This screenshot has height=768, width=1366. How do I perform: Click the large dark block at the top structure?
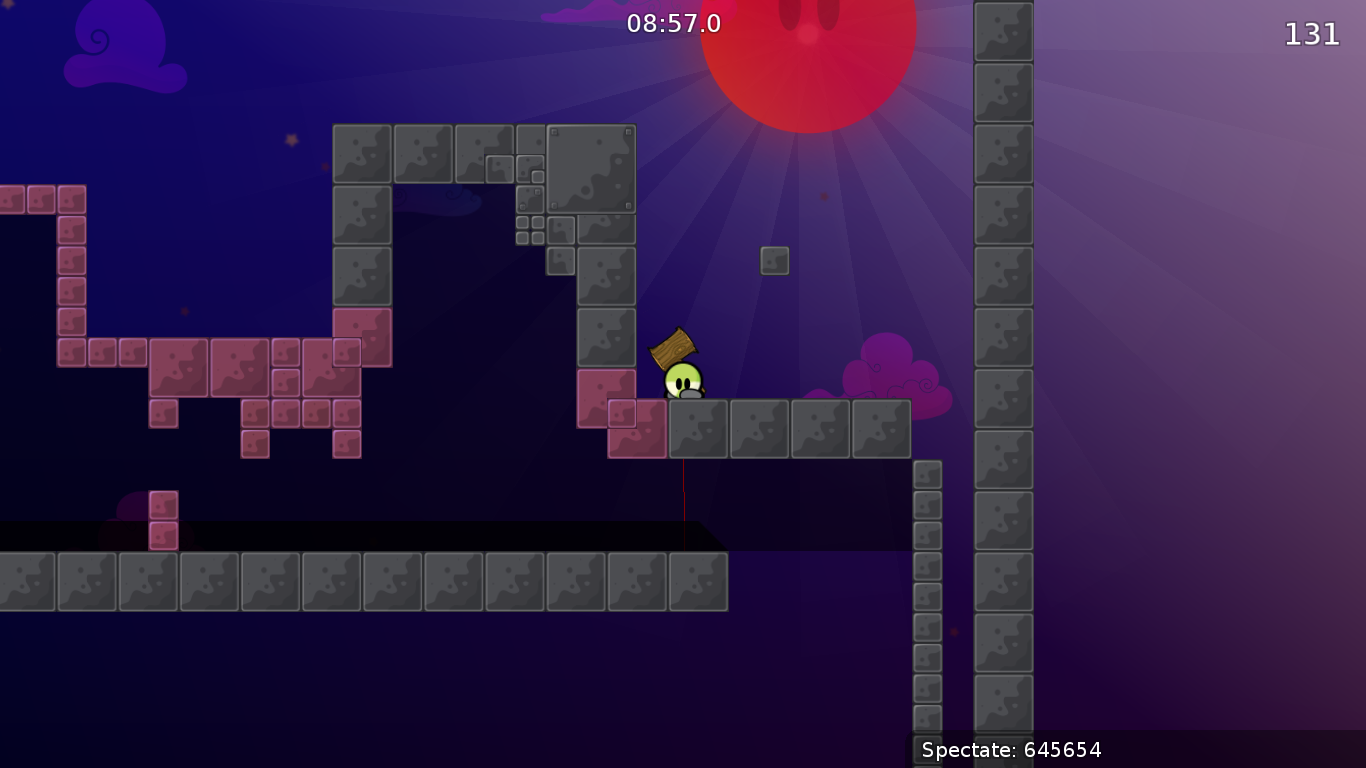tap(590, 168)
